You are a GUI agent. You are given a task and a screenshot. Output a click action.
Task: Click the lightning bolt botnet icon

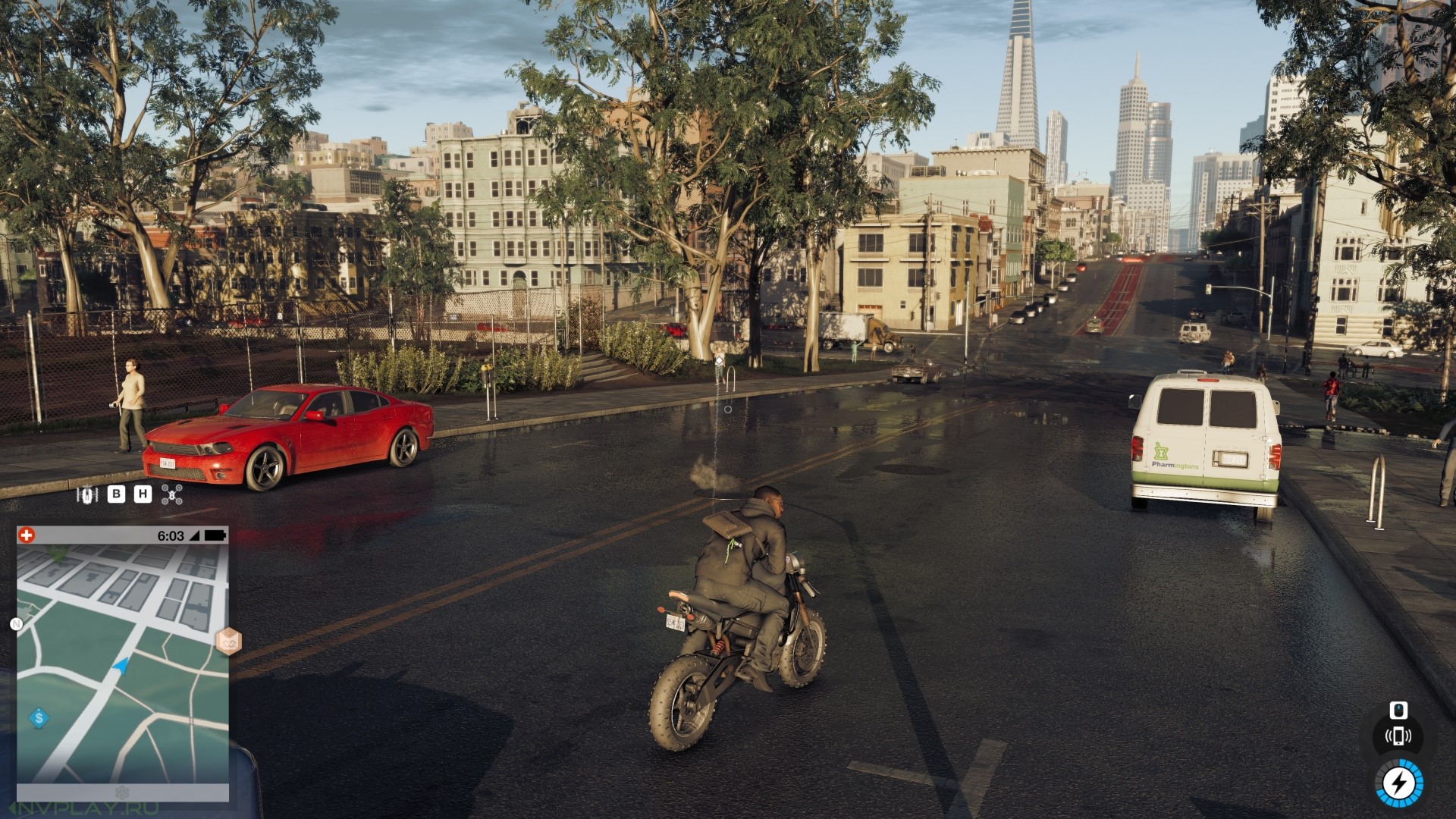pyautogui.click(x=1399, y=783)
